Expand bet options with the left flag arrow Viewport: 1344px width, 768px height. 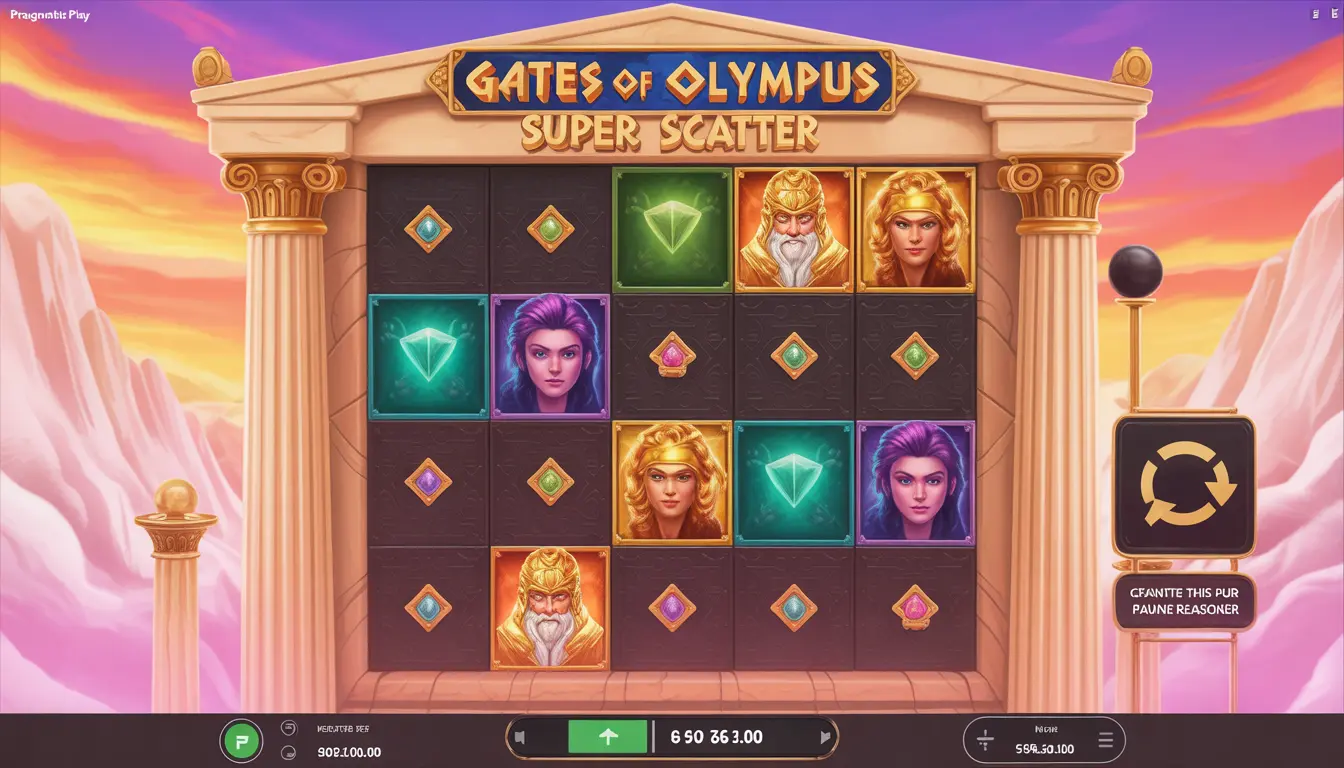tap(522, 737)
